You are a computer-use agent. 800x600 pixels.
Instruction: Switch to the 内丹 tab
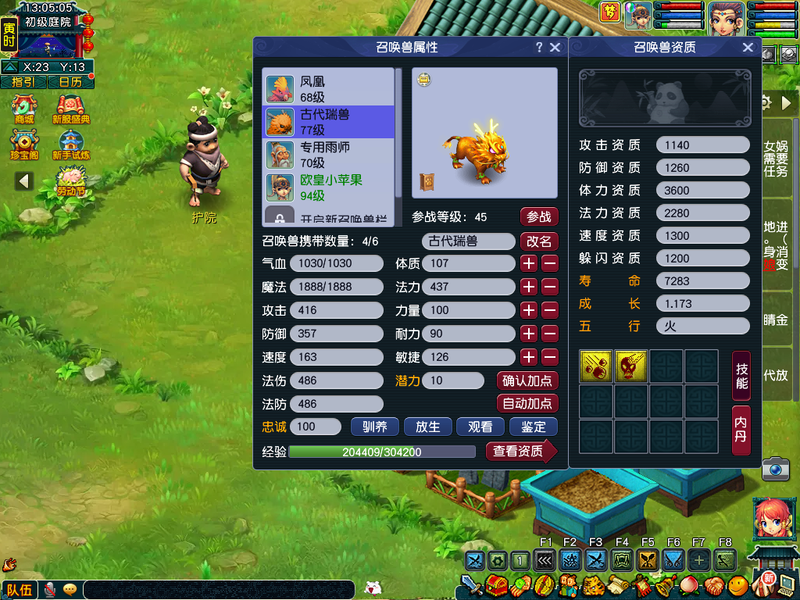click(741, 430)
